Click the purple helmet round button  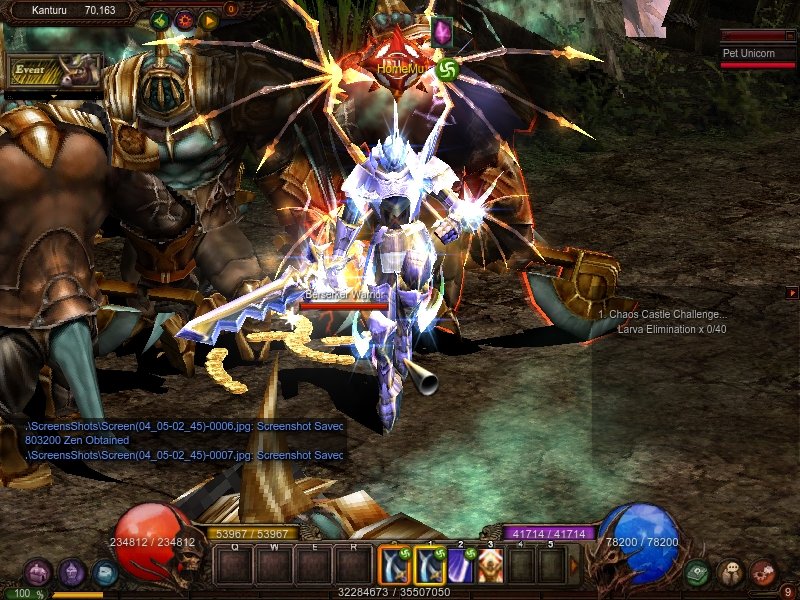coord(71,572)
